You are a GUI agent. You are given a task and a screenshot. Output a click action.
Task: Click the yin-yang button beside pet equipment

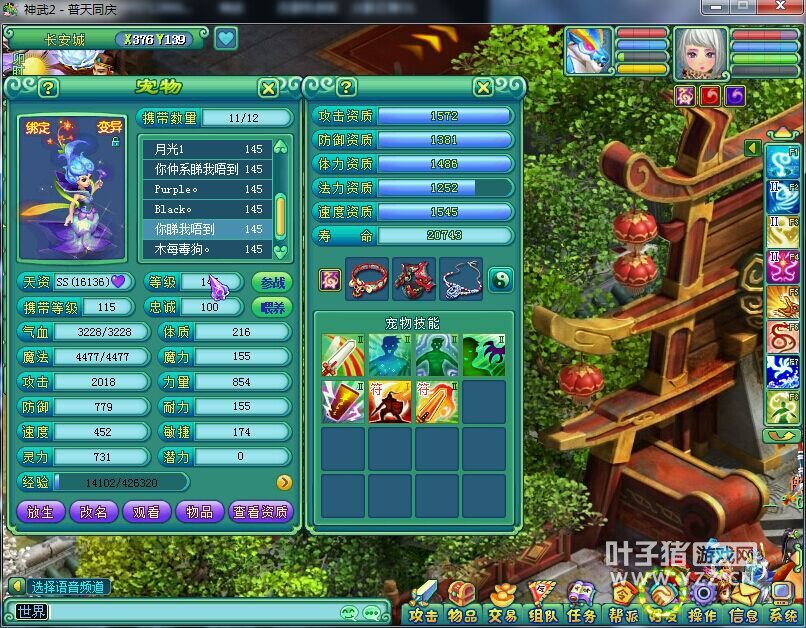tap(500, 279)
